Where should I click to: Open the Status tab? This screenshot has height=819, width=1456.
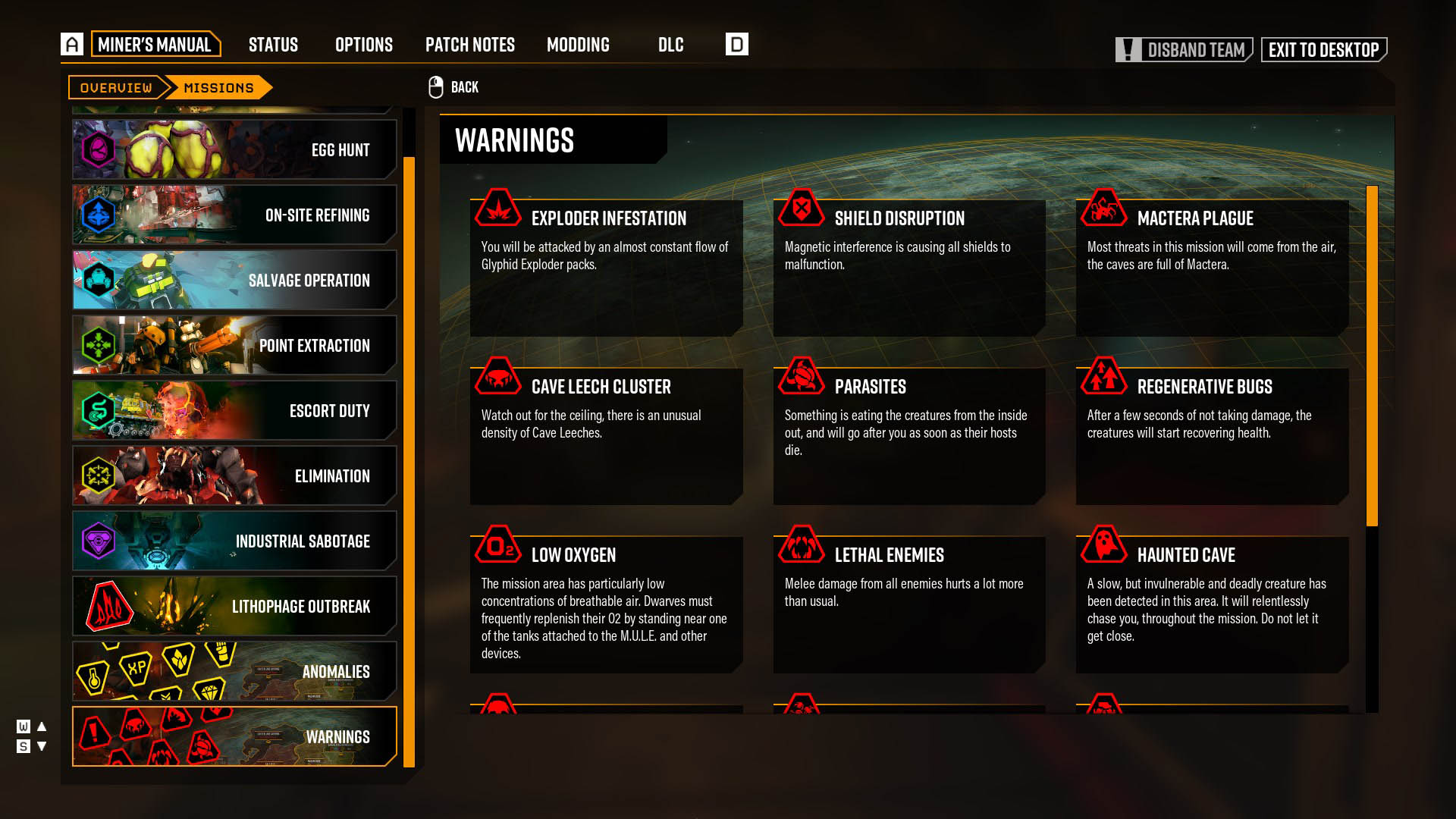pos(273,45)
